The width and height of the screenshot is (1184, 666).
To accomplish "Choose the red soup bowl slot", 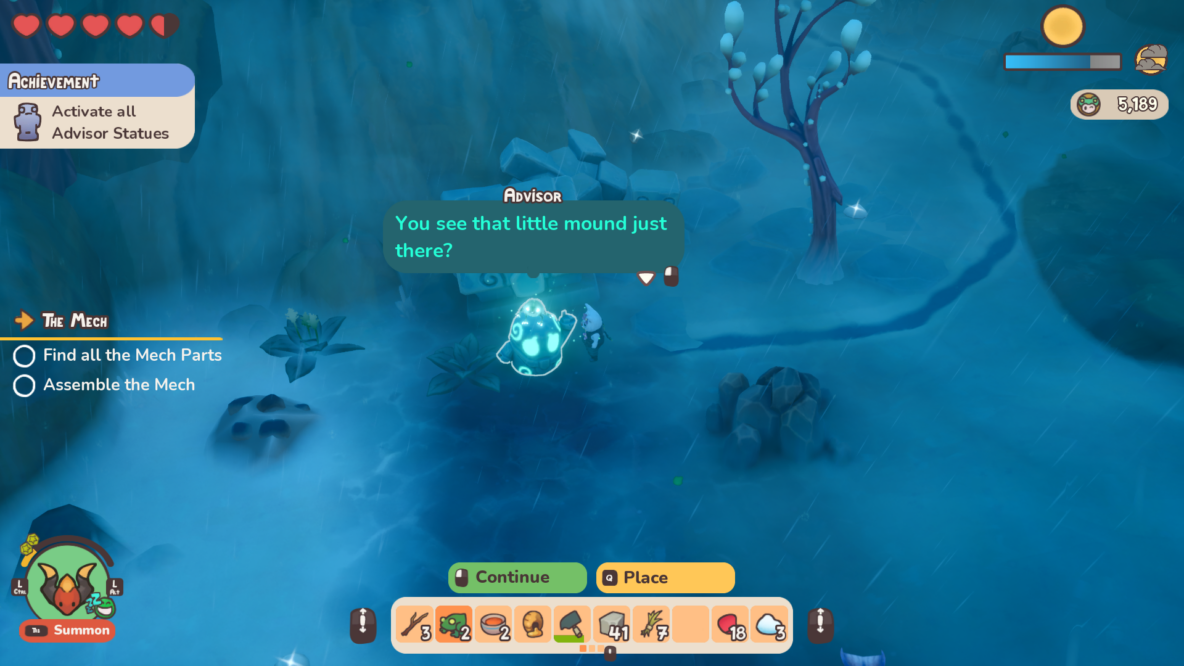I will (x=493, y=624).
